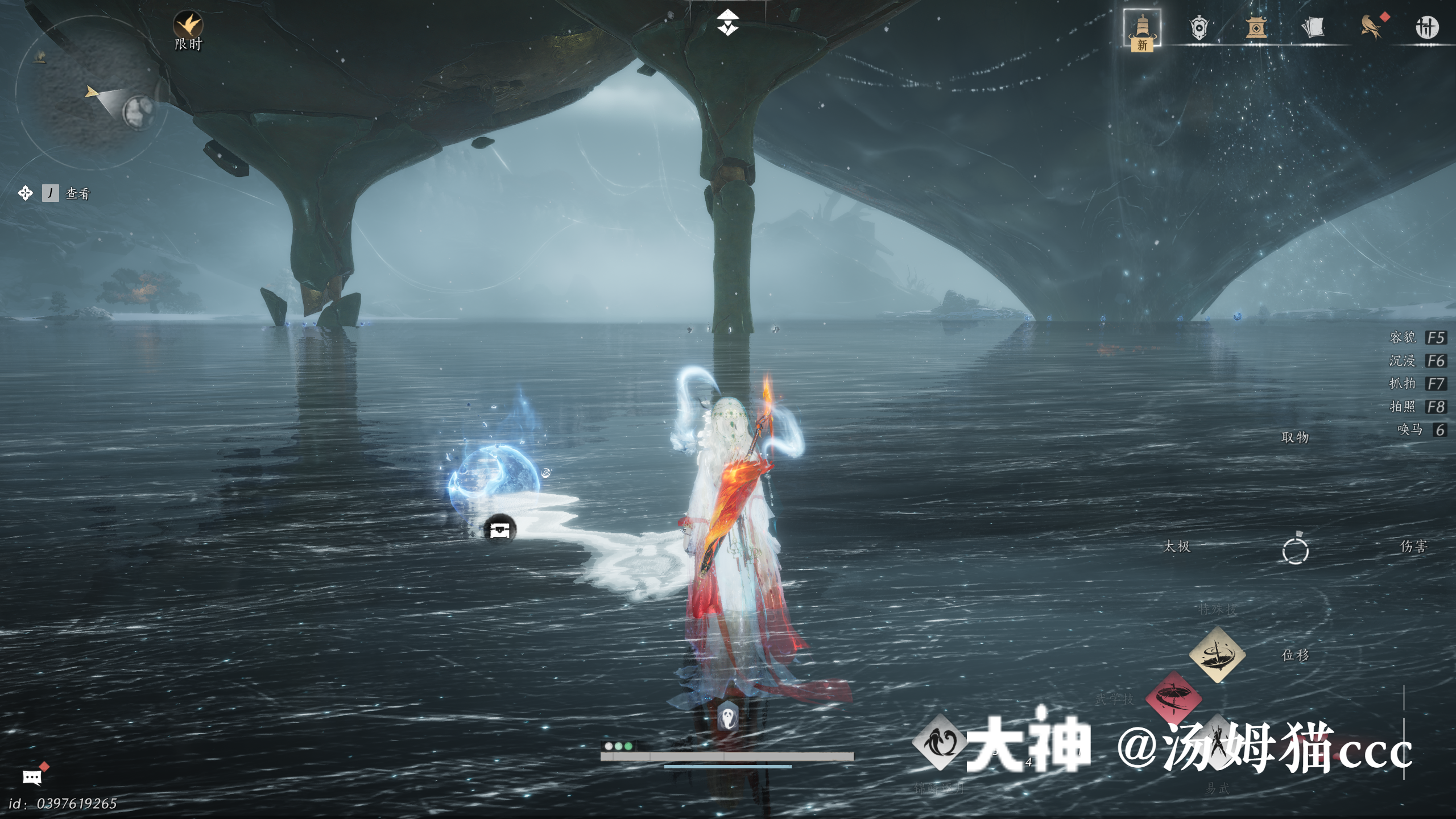
Task: Open the golden shrine shop icon
Action: (x=1256, y=27)
